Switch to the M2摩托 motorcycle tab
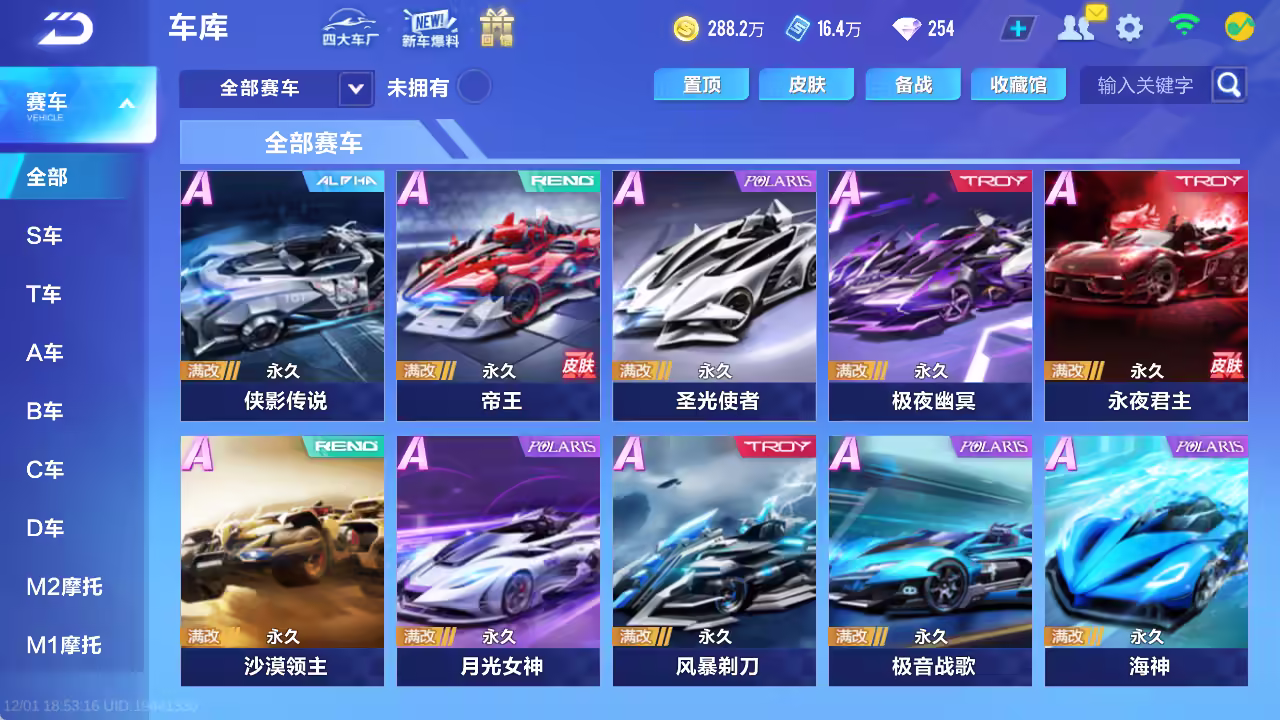The height and width of the screenshot is (720, 1280). click(64, 587)
